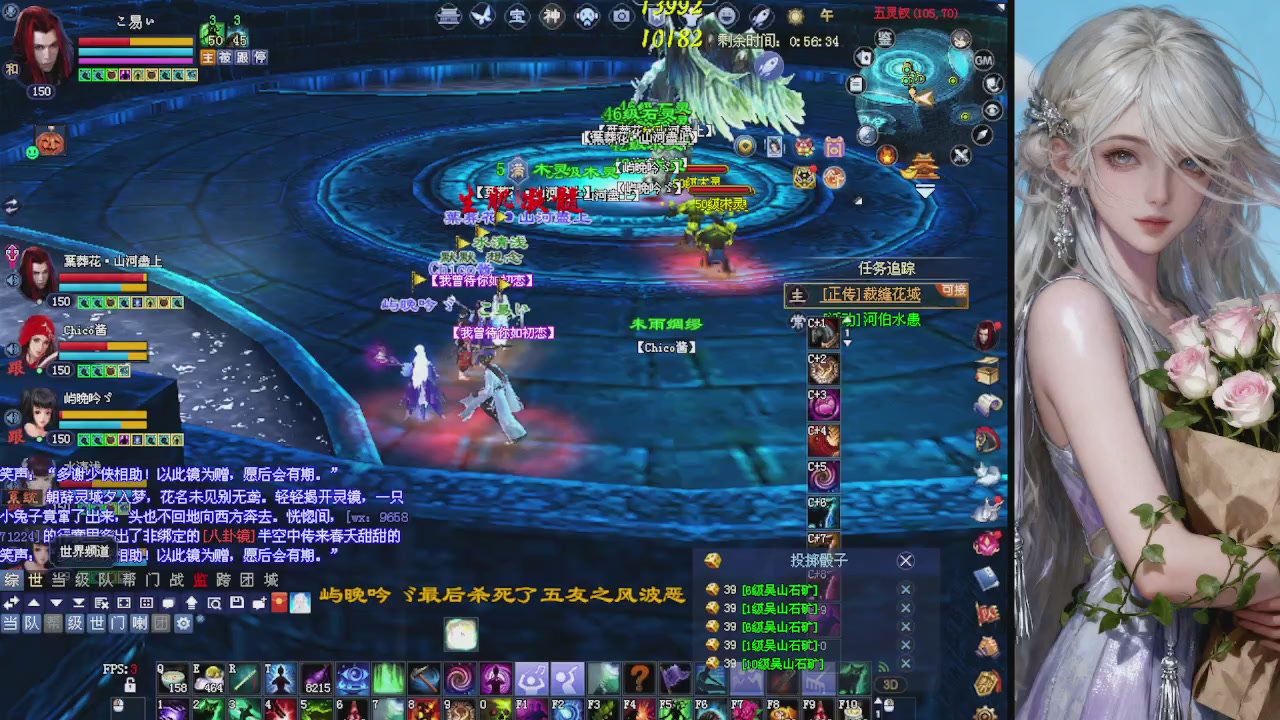
Task: Click the jump-to-bottom double chevron in chat
Action: click(x=78, y=602)
